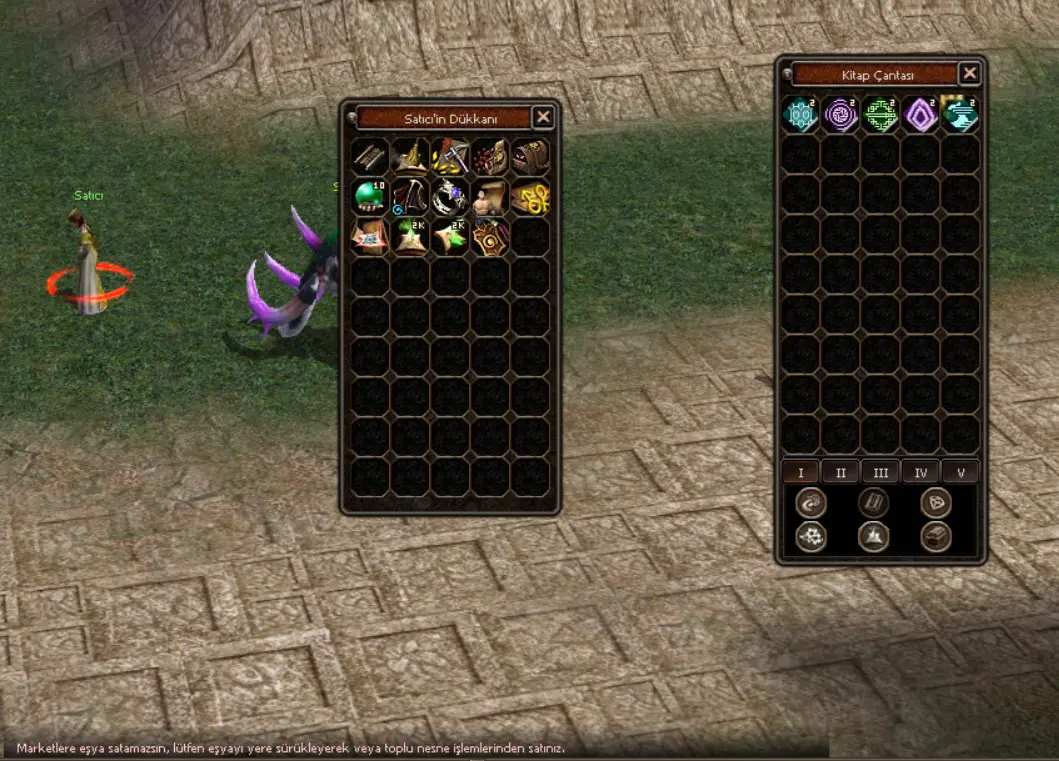1059x761 pixels.
Task: Open bag page III
Action: tap(880, 472)
